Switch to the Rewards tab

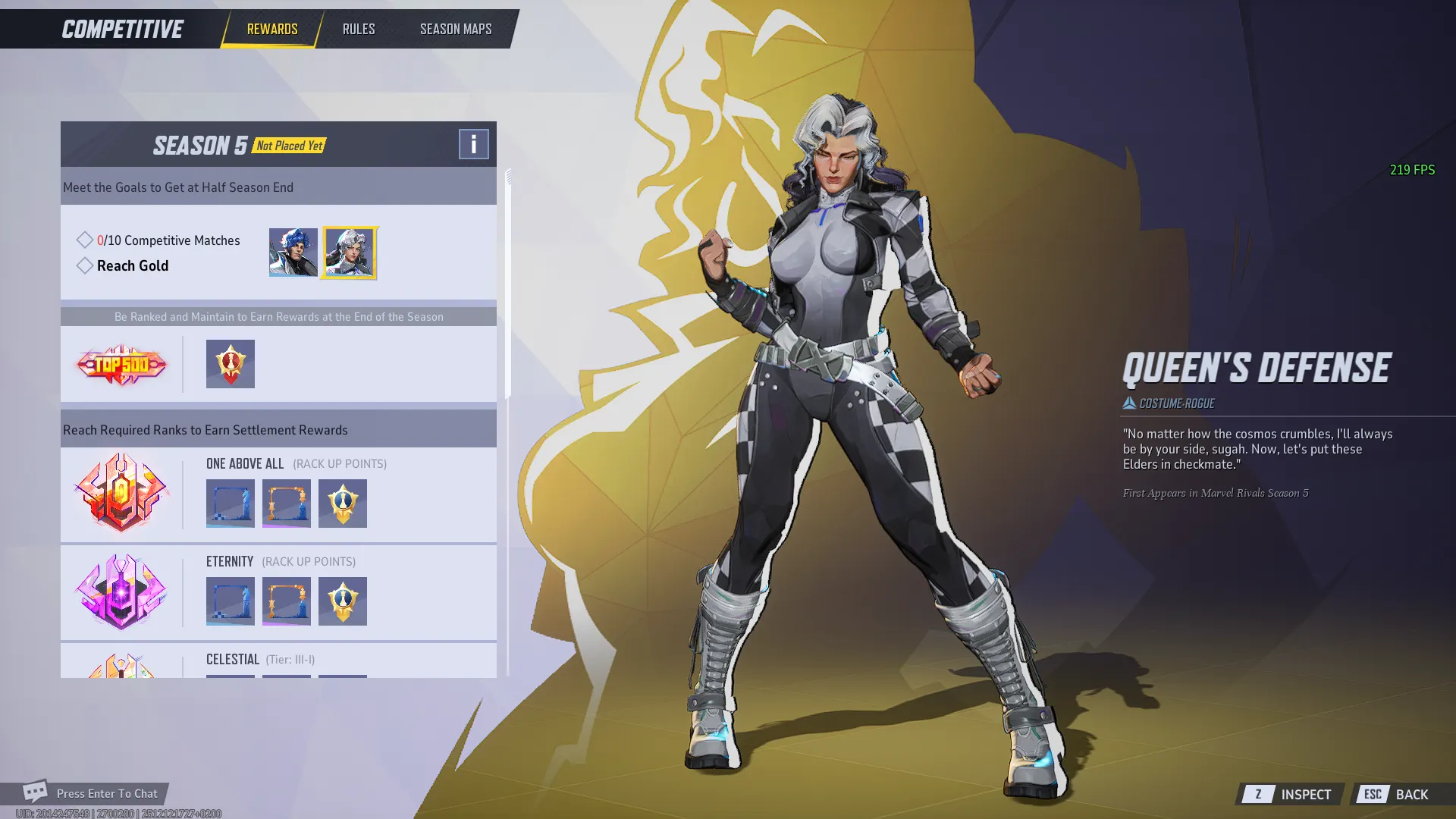coord(272,29)
